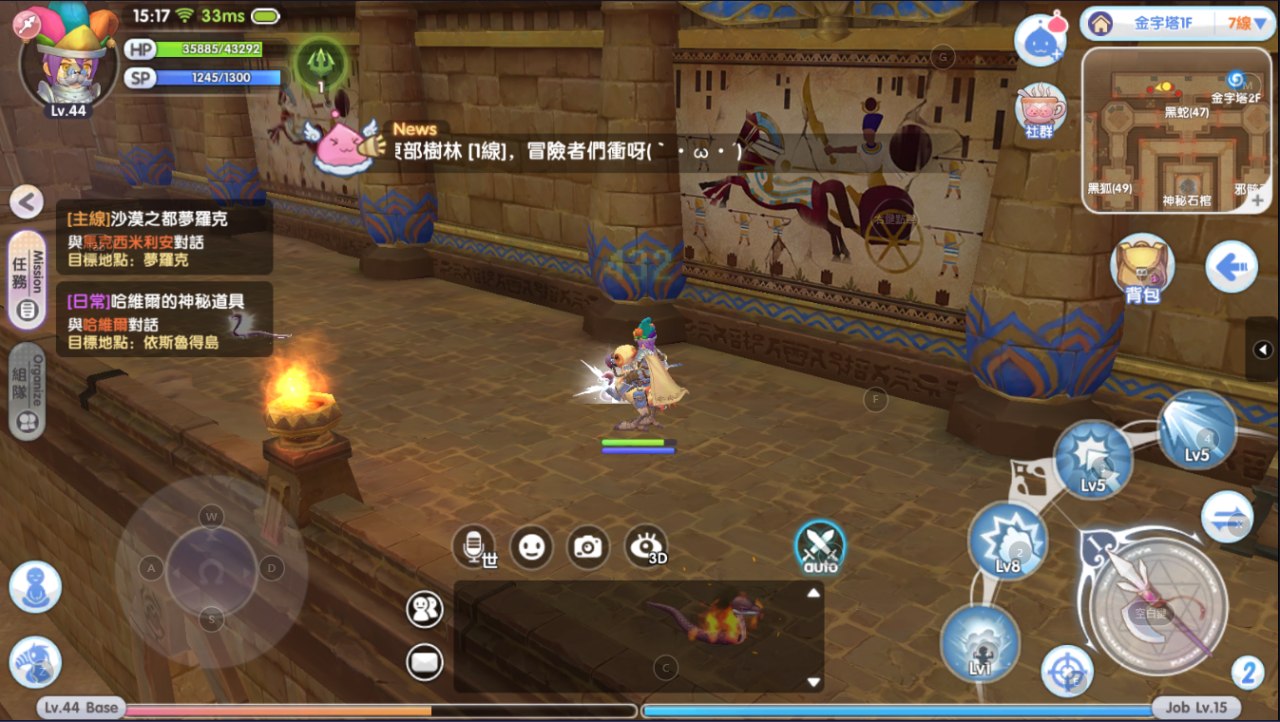Activate the world voice microphone button
The width and height of the screenshot is (1280, 722).
[x=473, y=546]
